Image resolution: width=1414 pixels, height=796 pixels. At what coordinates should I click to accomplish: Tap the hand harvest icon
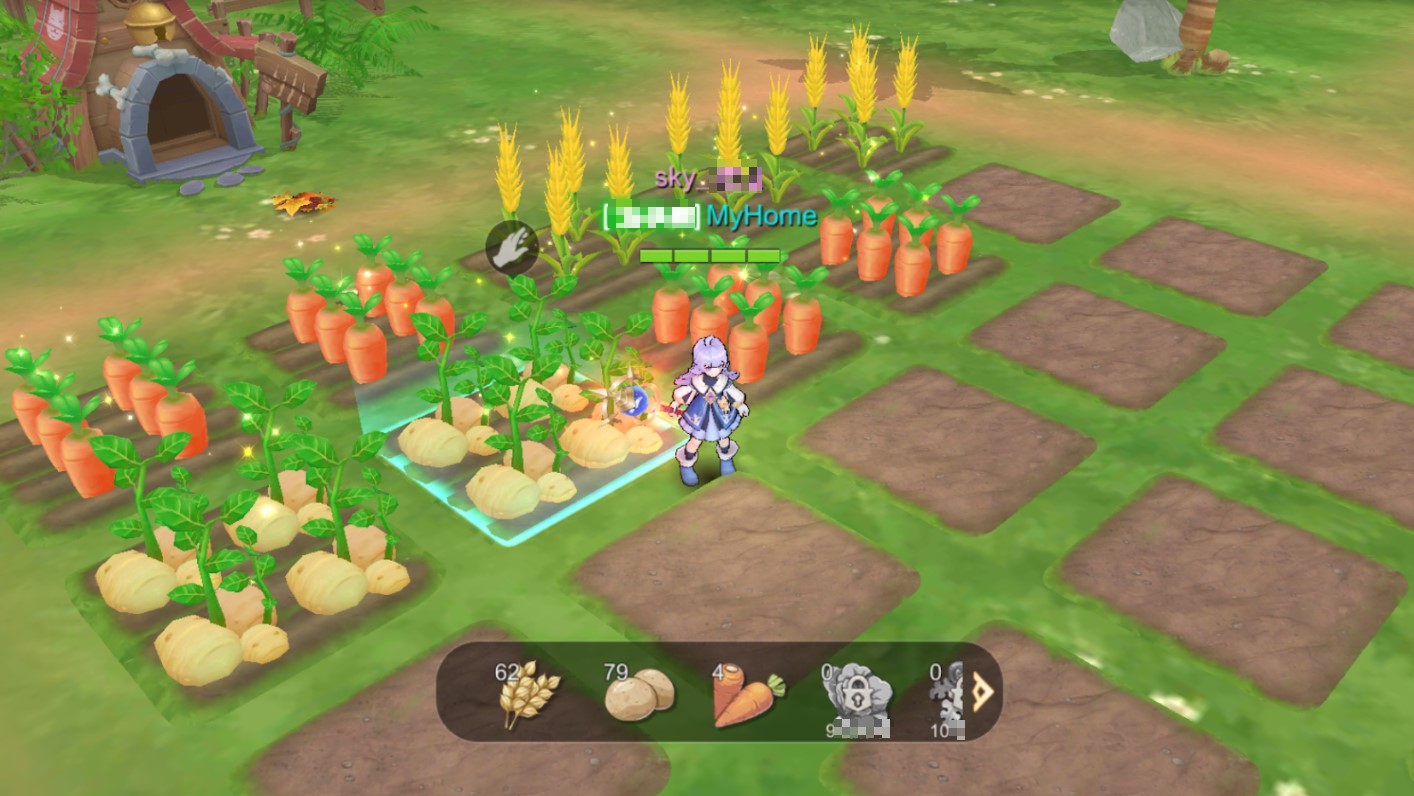[x=512, y=247]
